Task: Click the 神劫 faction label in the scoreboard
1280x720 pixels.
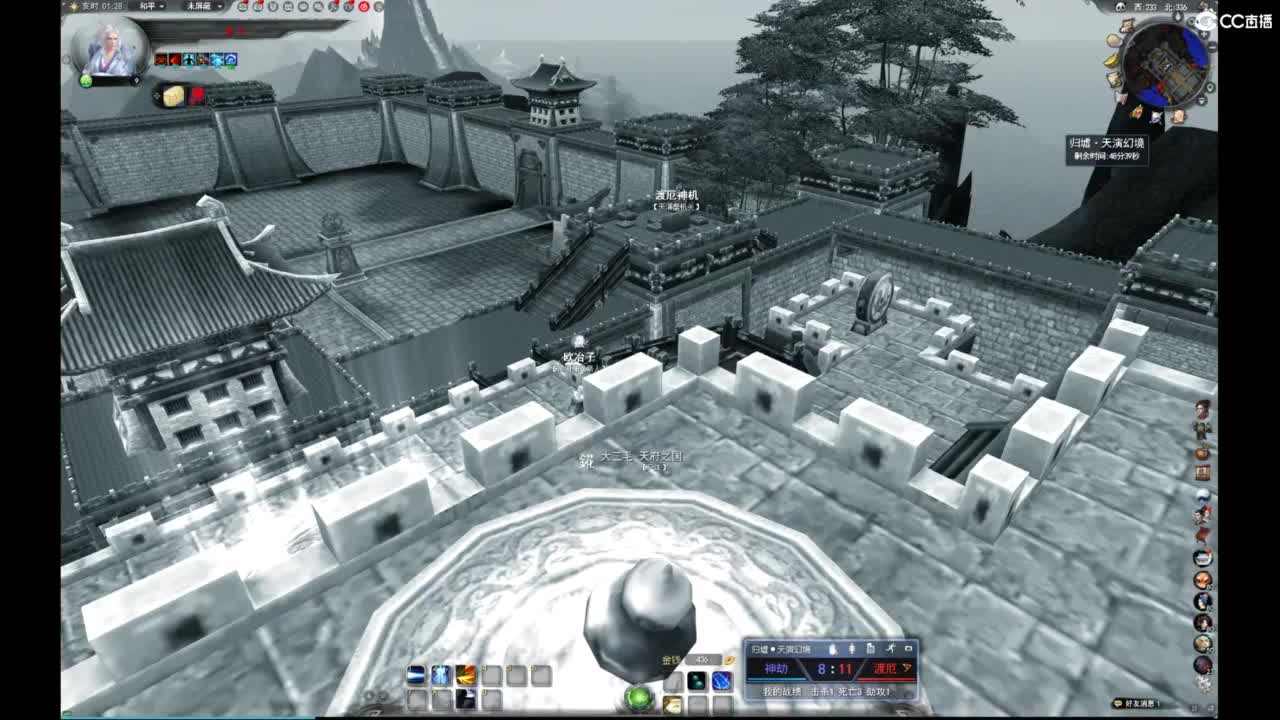Action: click(776, 667)
